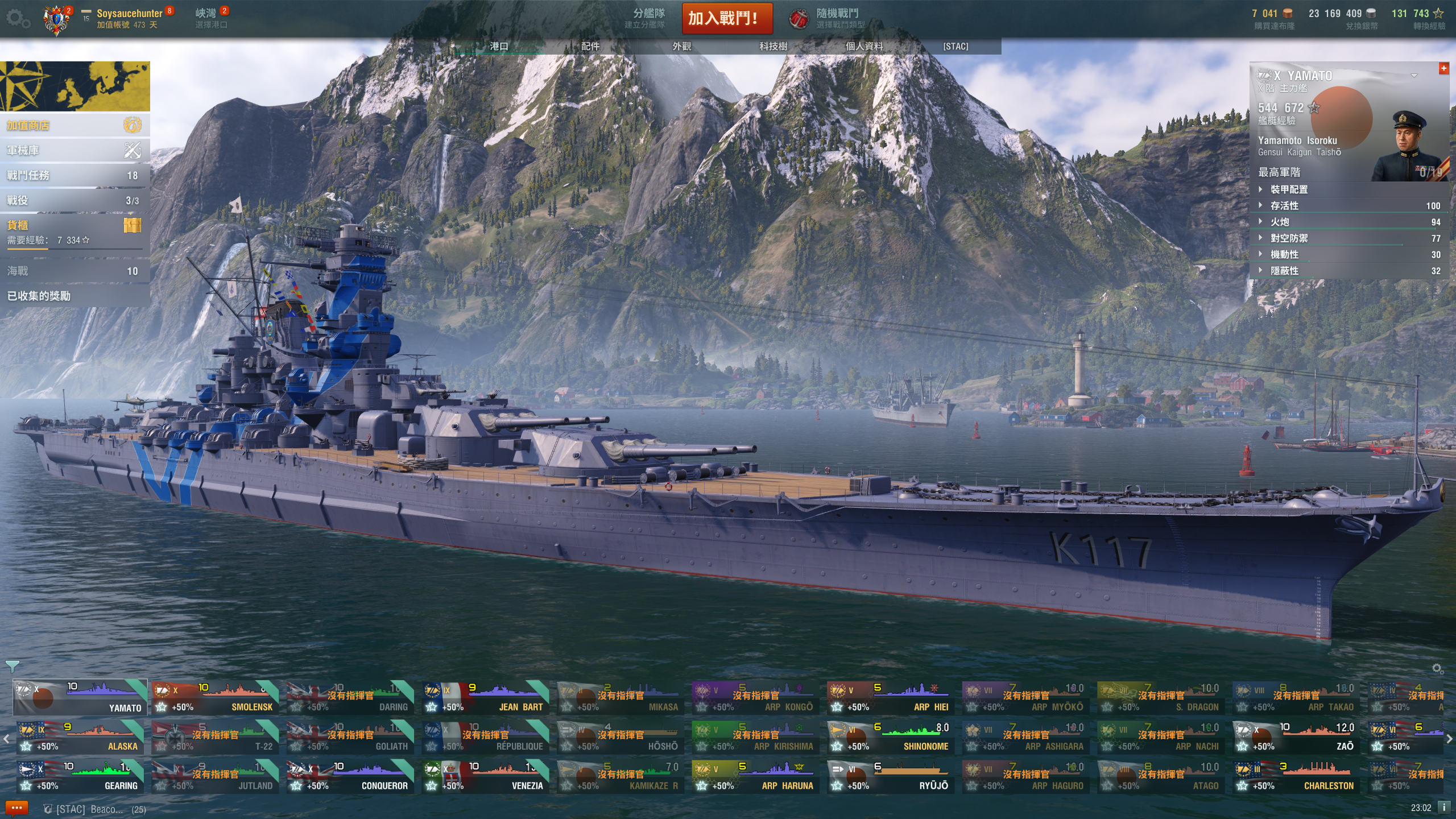This screenshot has width=1456, height=819.
Task: Open the 軍械庫 armory menu
Action: 74,150
